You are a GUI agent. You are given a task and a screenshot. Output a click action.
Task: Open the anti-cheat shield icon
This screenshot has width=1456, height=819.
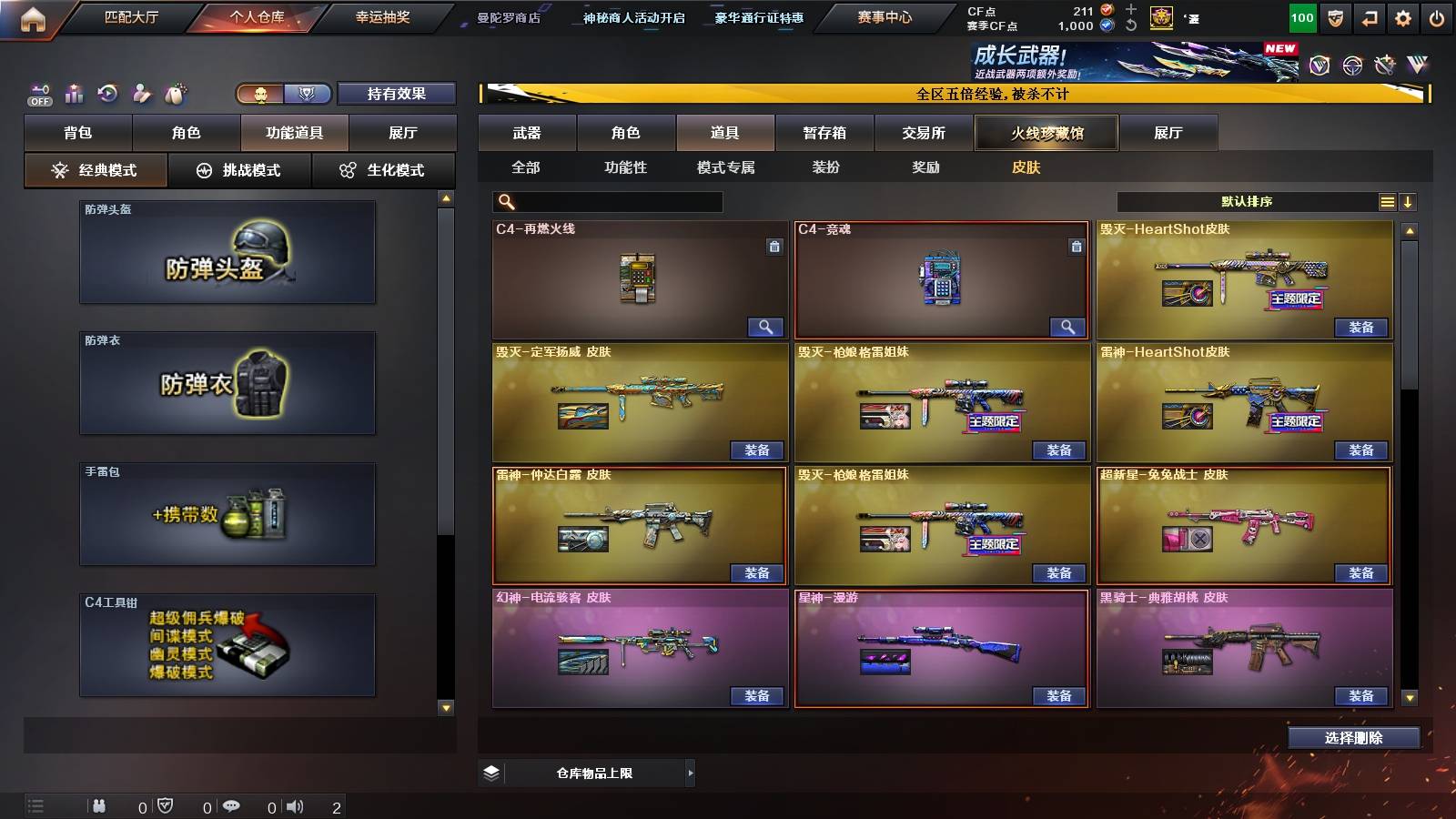[x=1334, y=17]
